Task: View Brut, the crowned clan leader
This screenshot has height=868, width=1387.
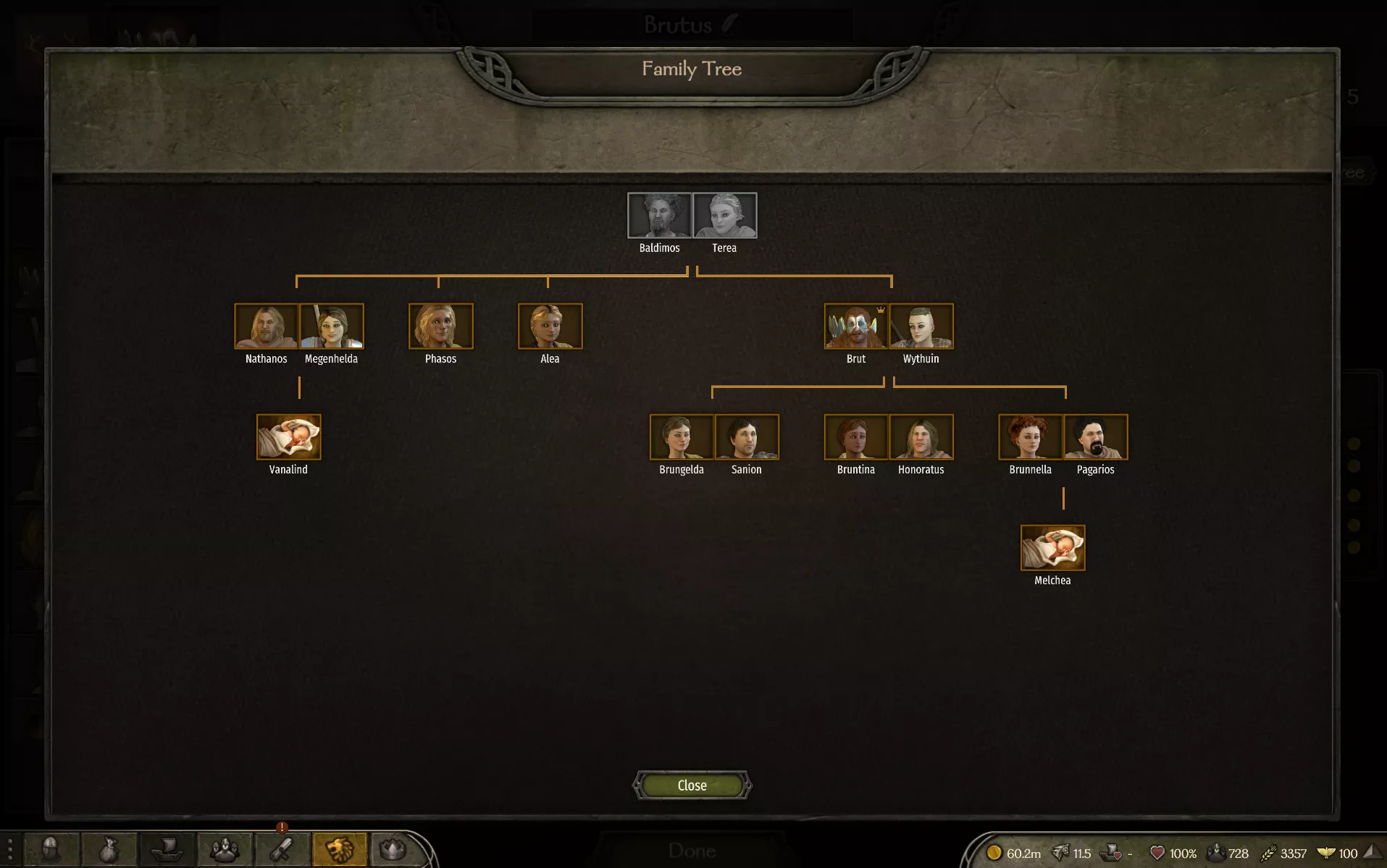Action: (855, 326)
